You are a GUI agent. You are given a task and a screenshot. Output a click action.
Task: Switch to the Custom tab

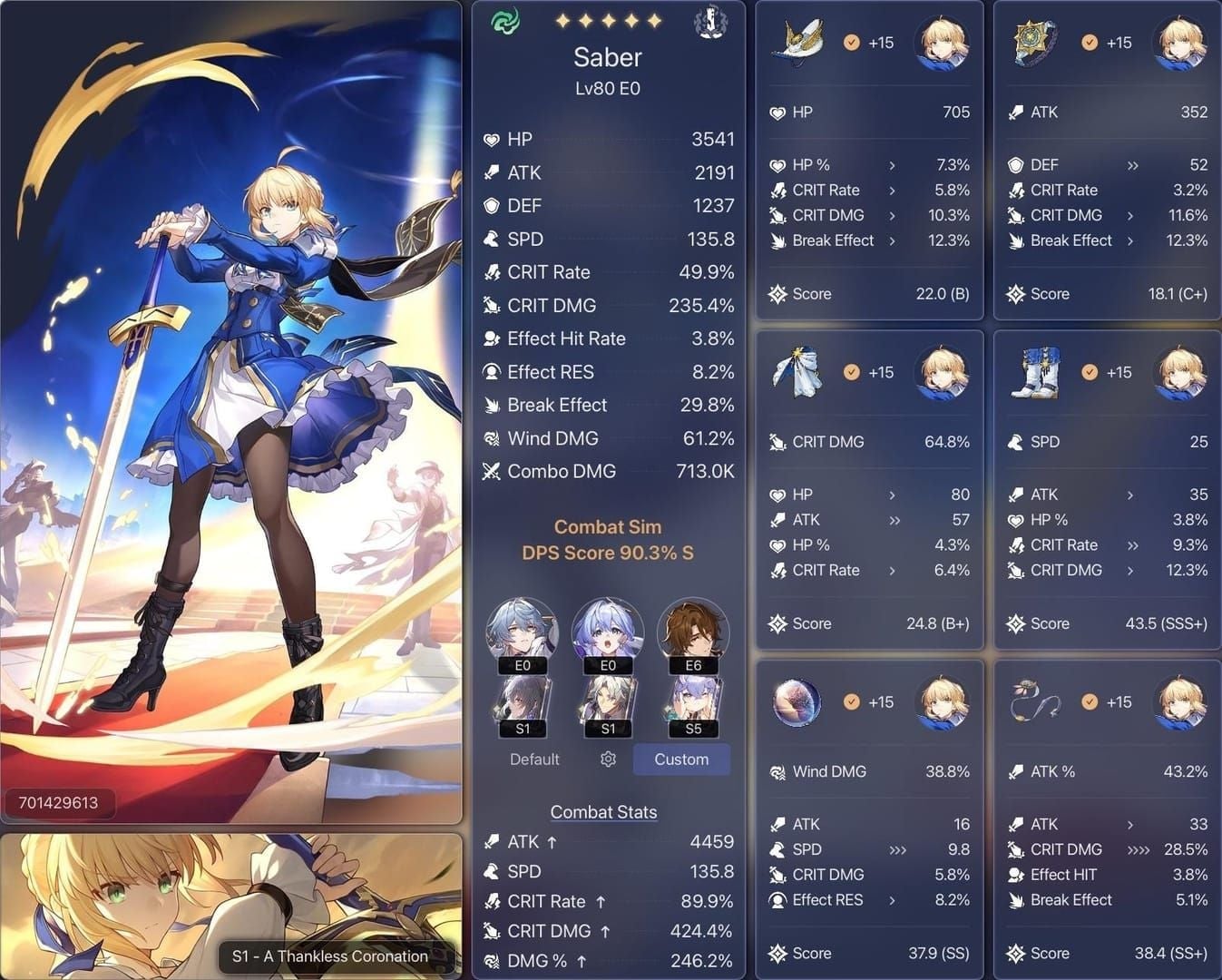[x=681, y=759]
